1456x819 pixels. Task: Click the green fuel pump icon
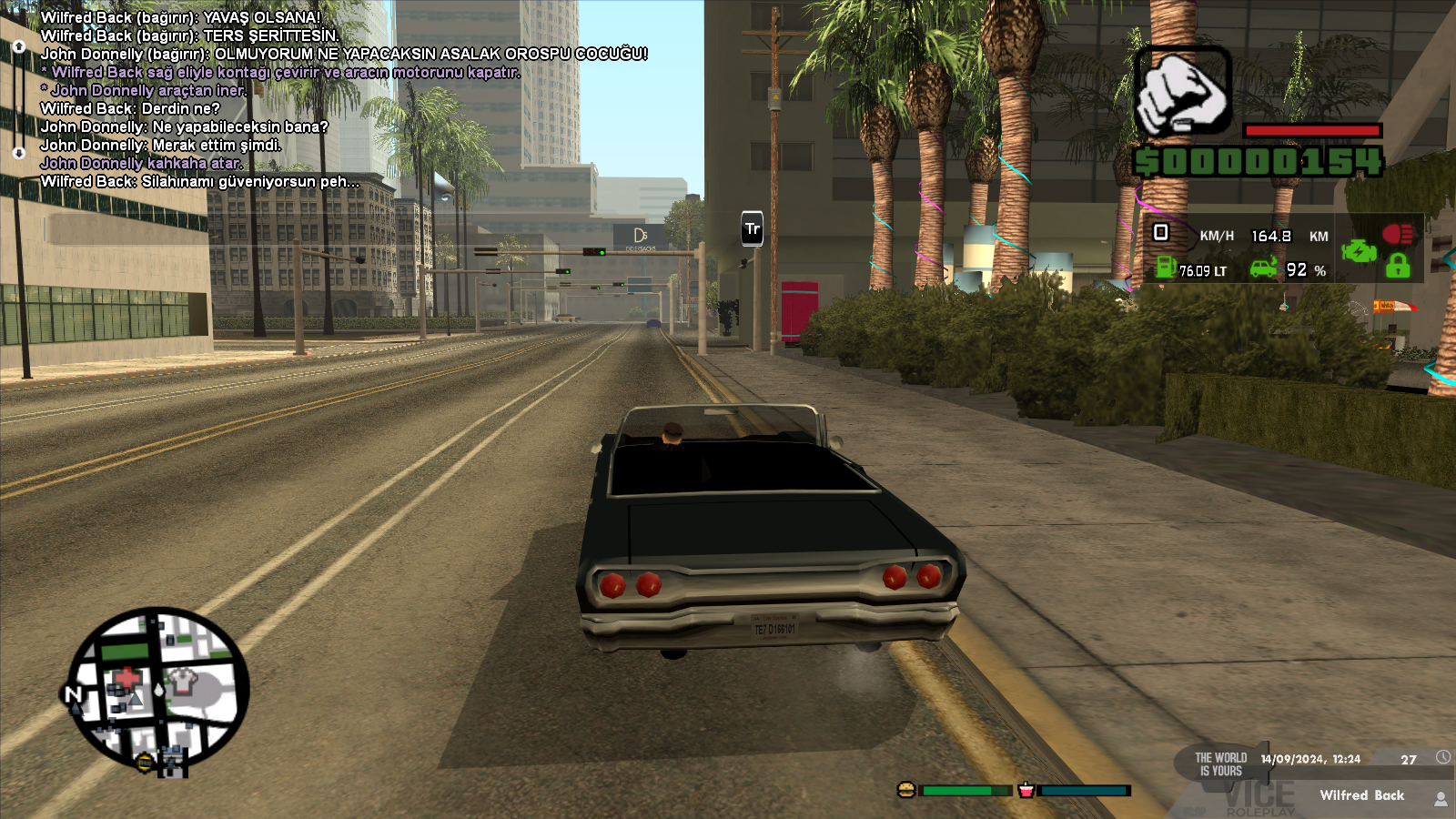point(1166,267)
